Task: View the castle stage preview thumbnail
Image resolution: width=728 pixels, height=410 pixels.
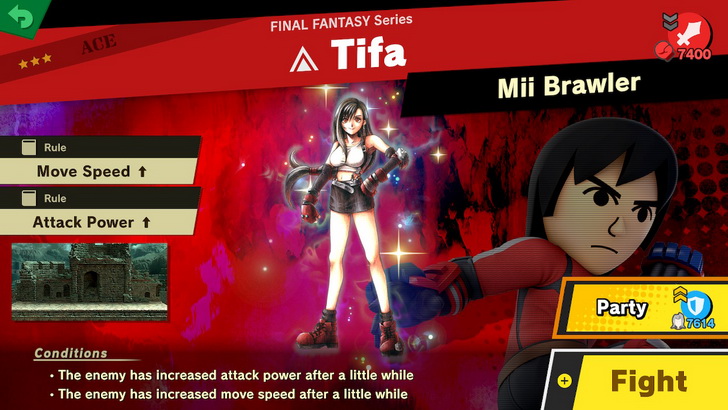Action: (x=90, y=281)
